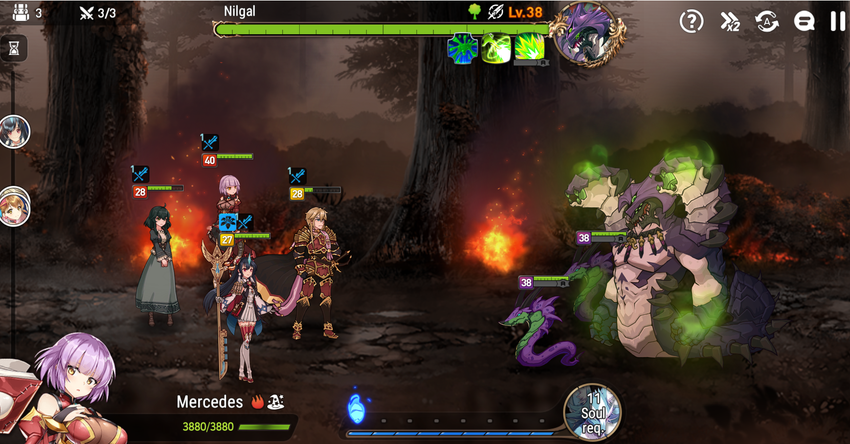
Task: Open the backpack loot counter
Action: tap(20, 13)
